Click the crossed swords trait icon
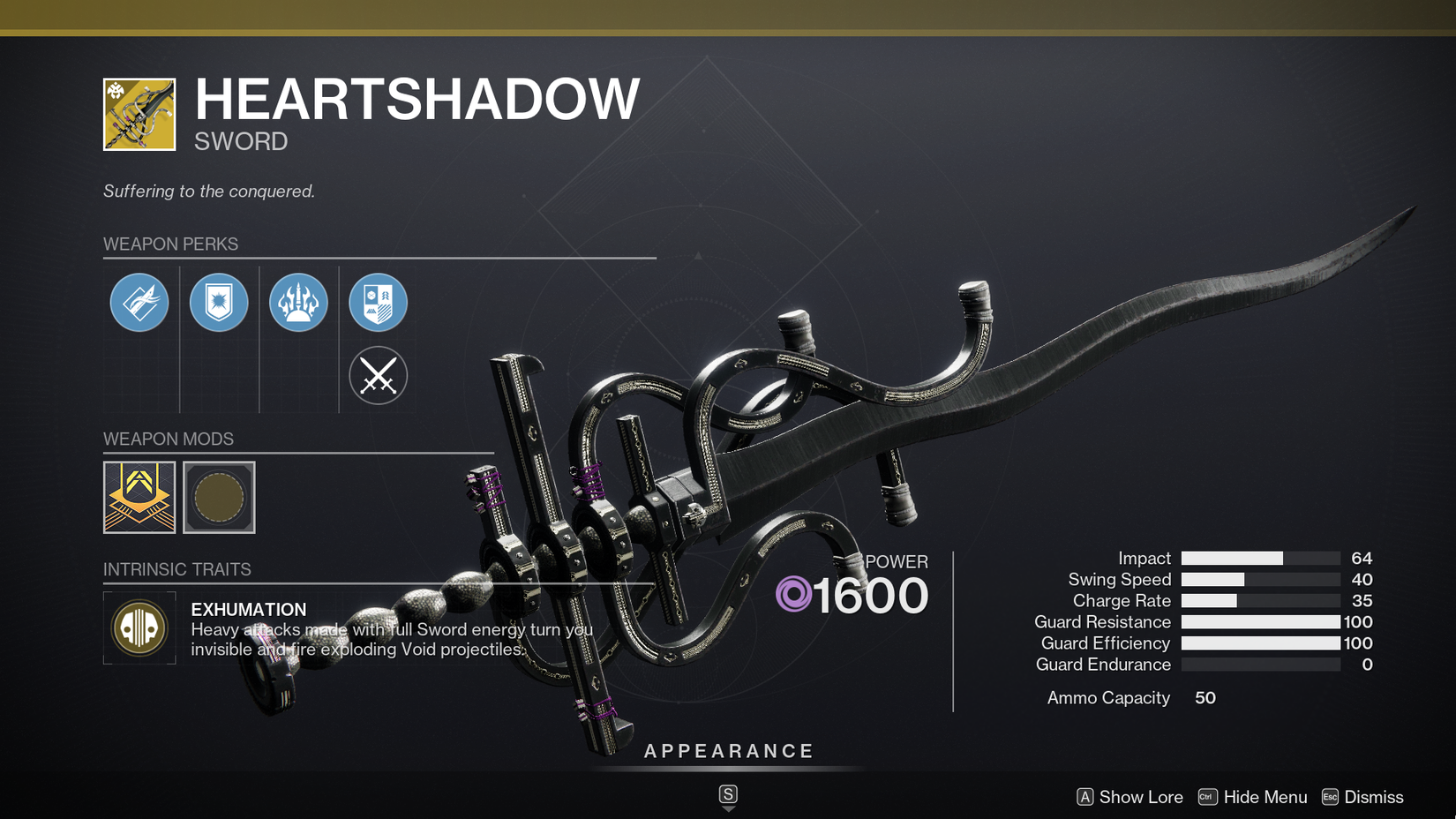This screenshot has height=819, width=1456. pyautogui.click(x=378, y=375)
